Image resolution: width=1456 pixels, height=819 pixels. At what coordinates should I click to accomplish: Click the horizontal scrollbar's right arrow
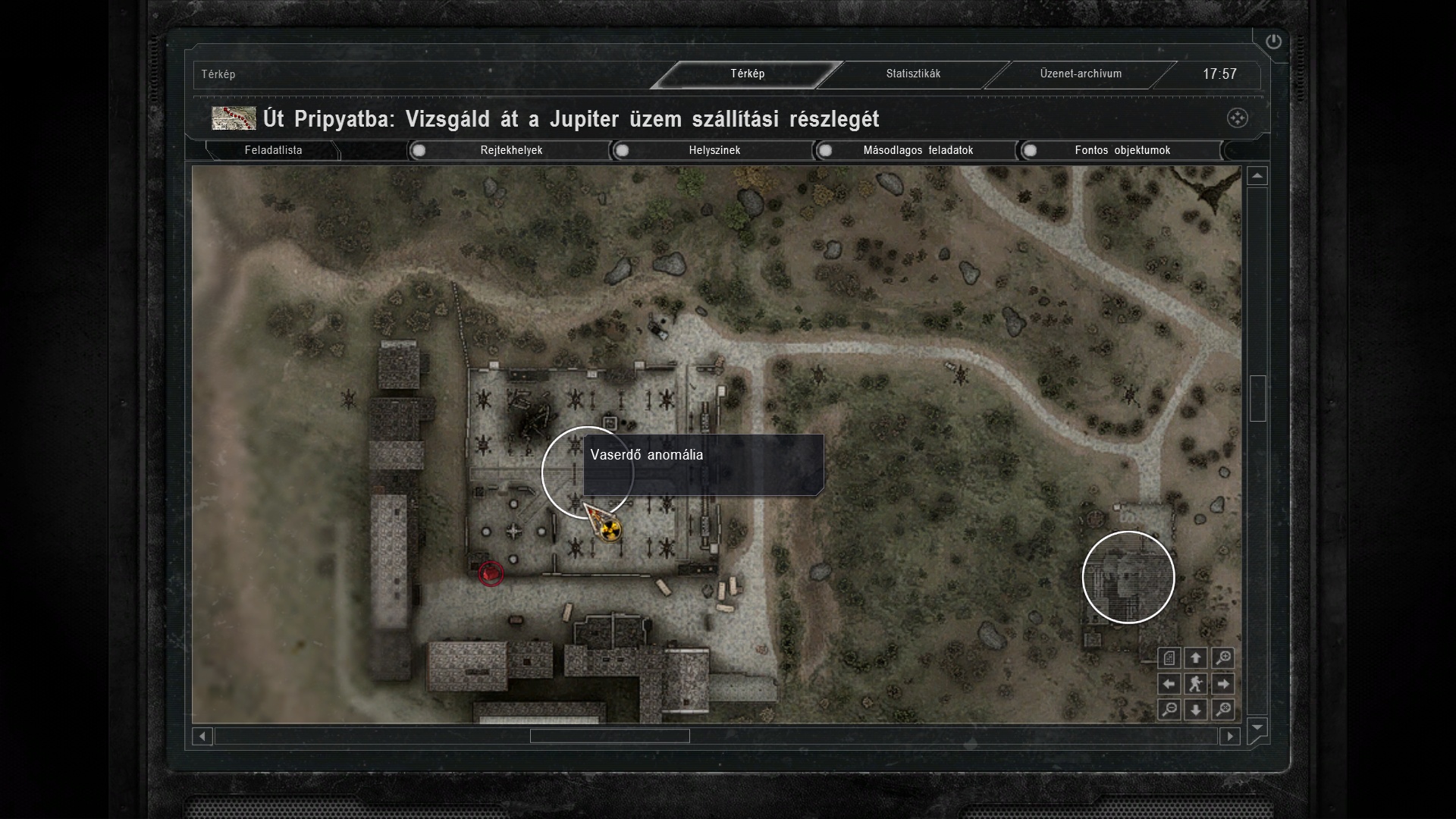pos(1229,736)
